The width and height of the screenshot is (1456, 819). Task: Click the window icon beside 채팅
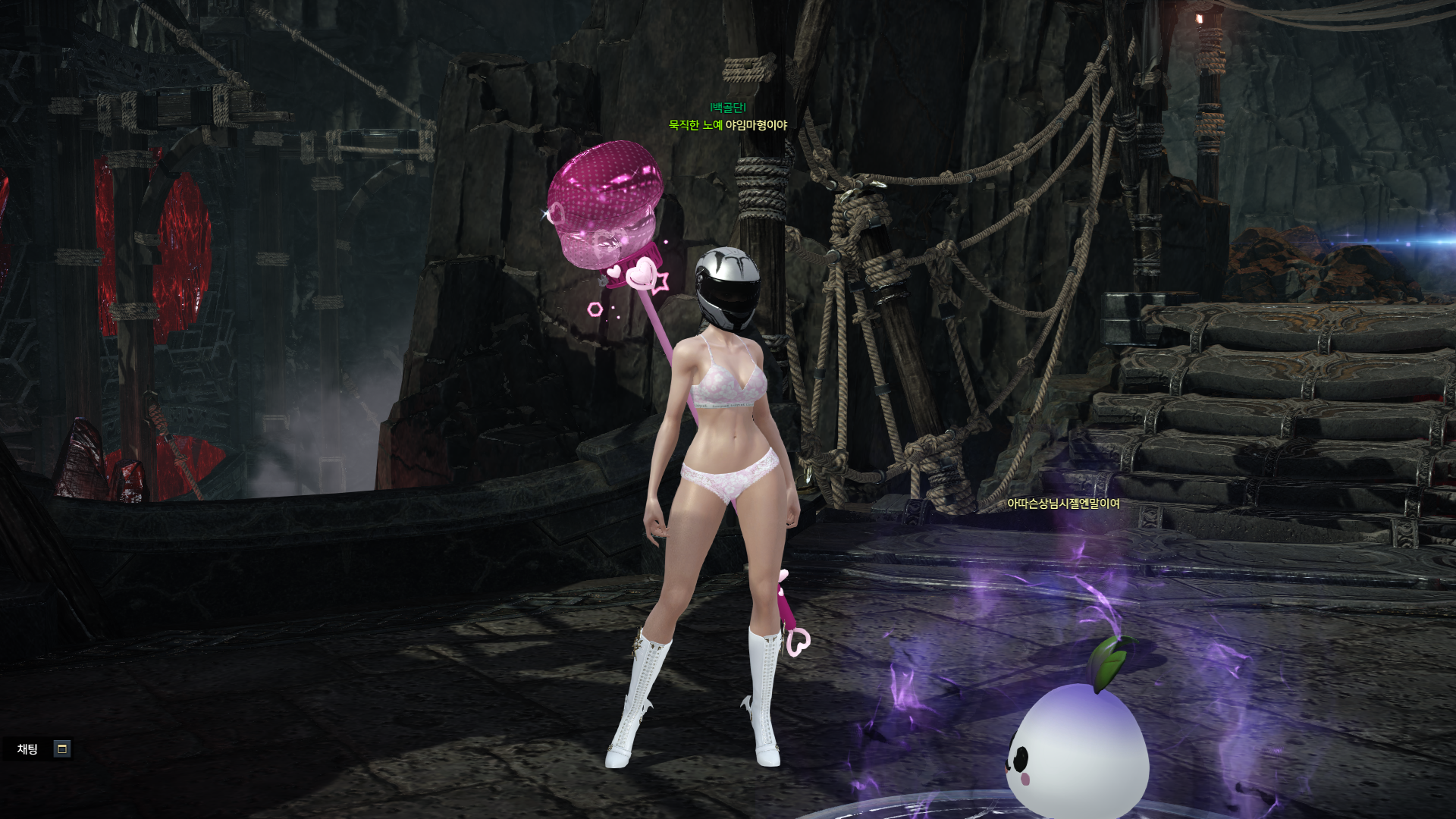click(62, 749)
